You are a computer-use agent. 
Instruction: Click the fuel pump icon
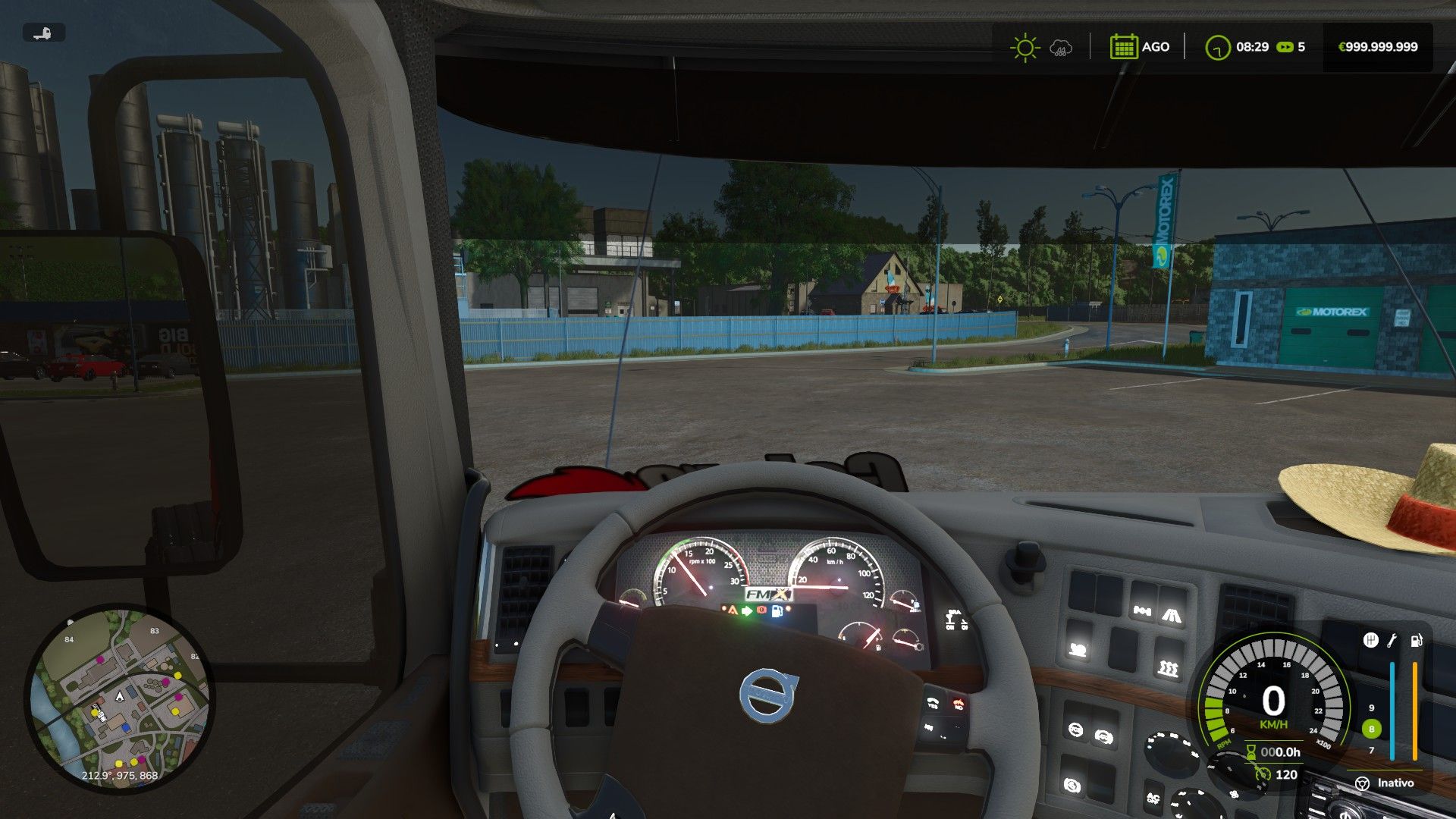point(1416,641)
